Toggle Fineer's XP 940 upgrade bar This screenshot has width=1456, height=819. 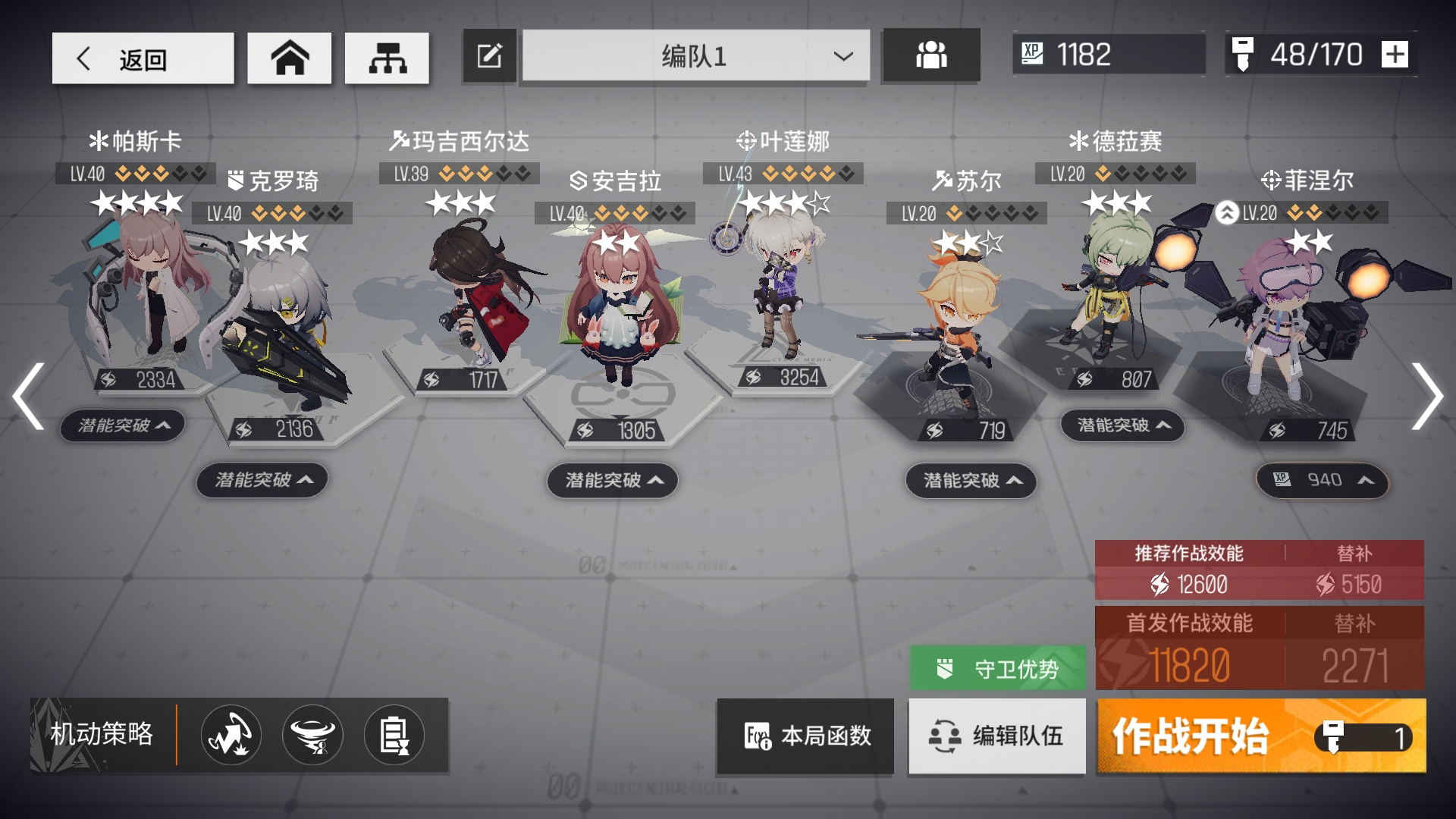coord(1322,479)
